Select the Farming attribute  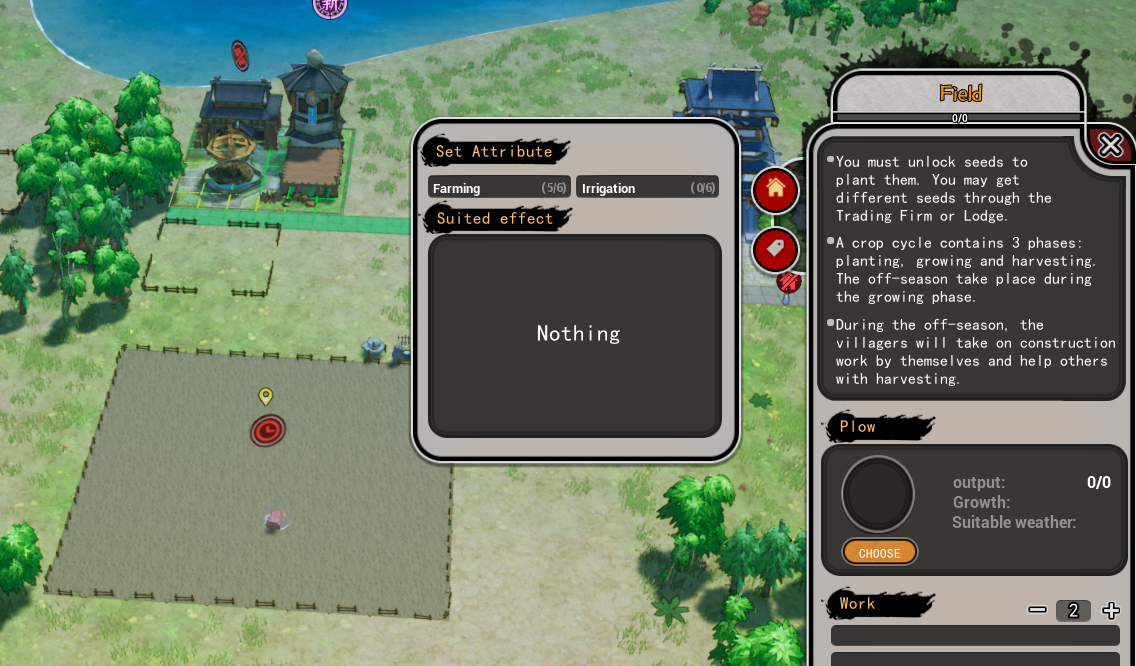499,188
